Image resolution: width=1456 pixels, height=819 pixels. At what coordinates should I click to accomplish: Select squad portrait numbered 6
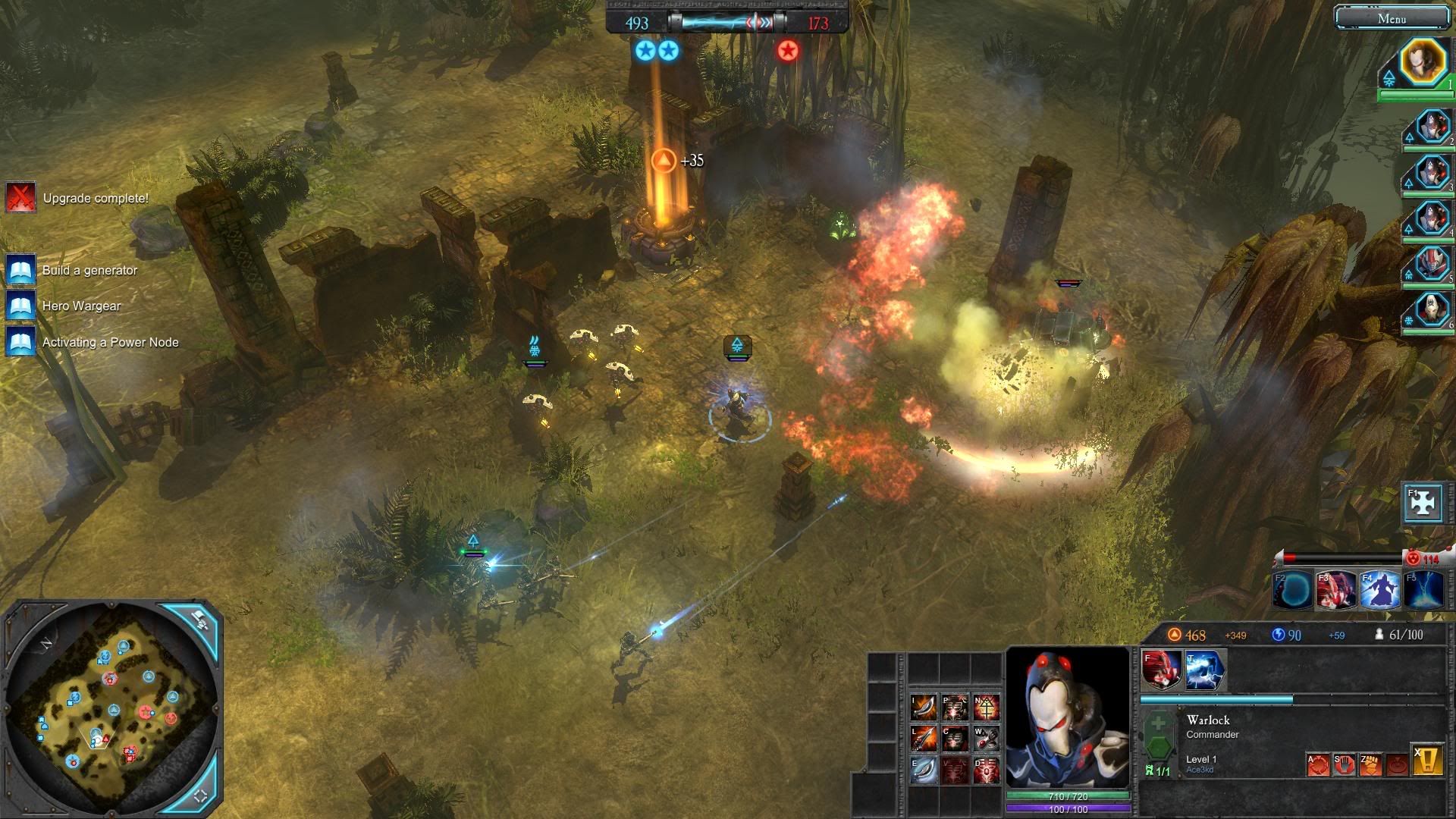[1432, 309]
